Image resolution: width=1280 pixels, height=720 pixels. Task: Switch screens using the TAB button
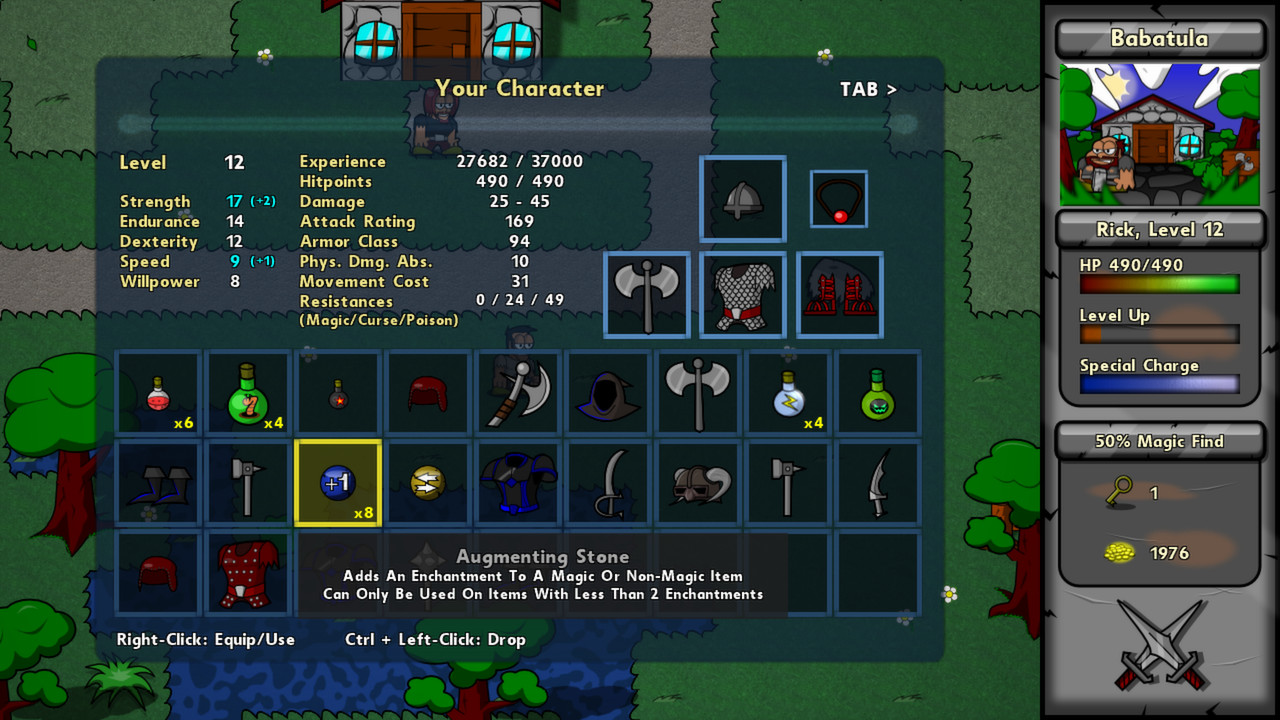tap(867, 89)
